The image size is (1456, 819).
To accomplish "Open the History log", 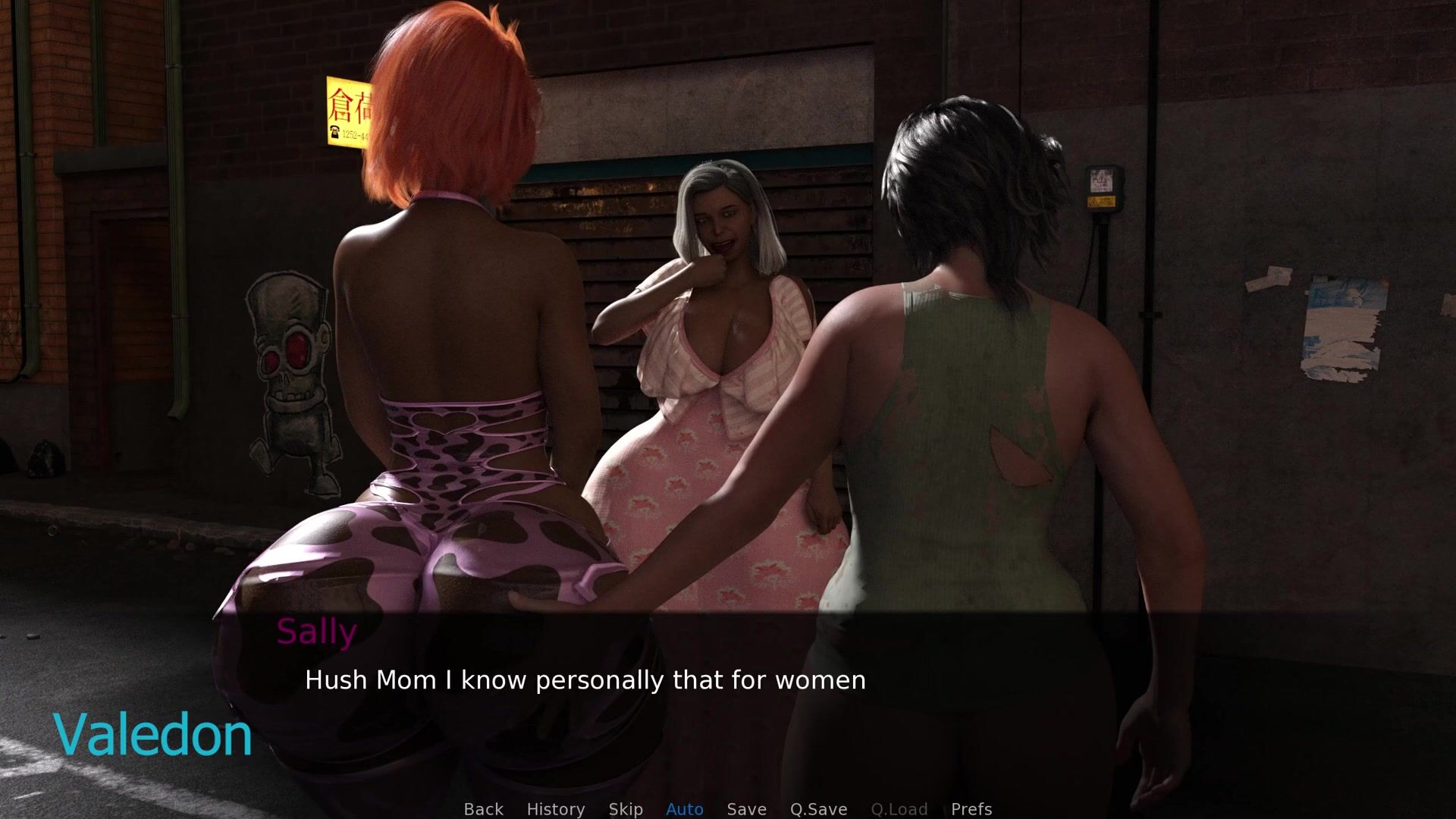I will [555, 809].
